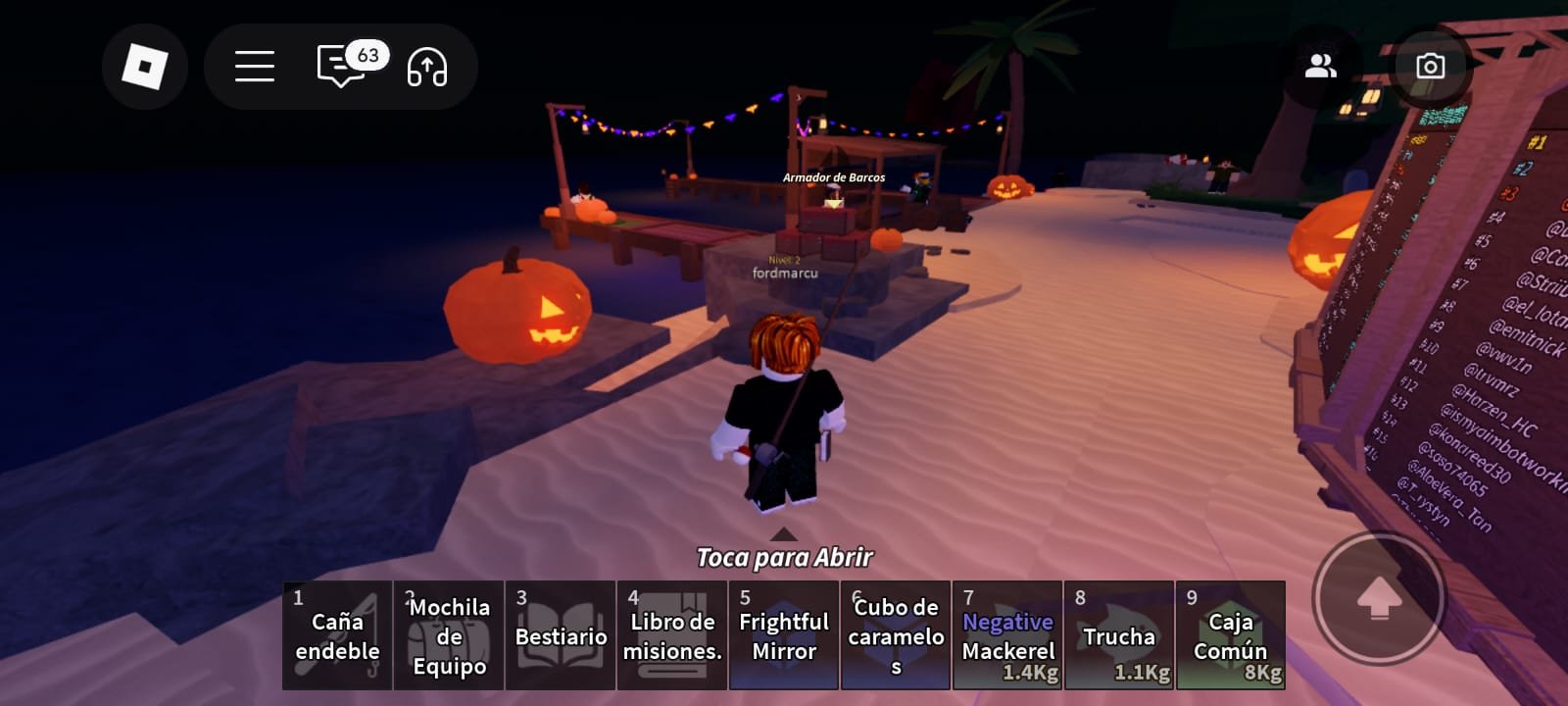The width and height of the screenshot is (1568, 706).
Task: Open the Bestiario book
Action: coord(561,635)
